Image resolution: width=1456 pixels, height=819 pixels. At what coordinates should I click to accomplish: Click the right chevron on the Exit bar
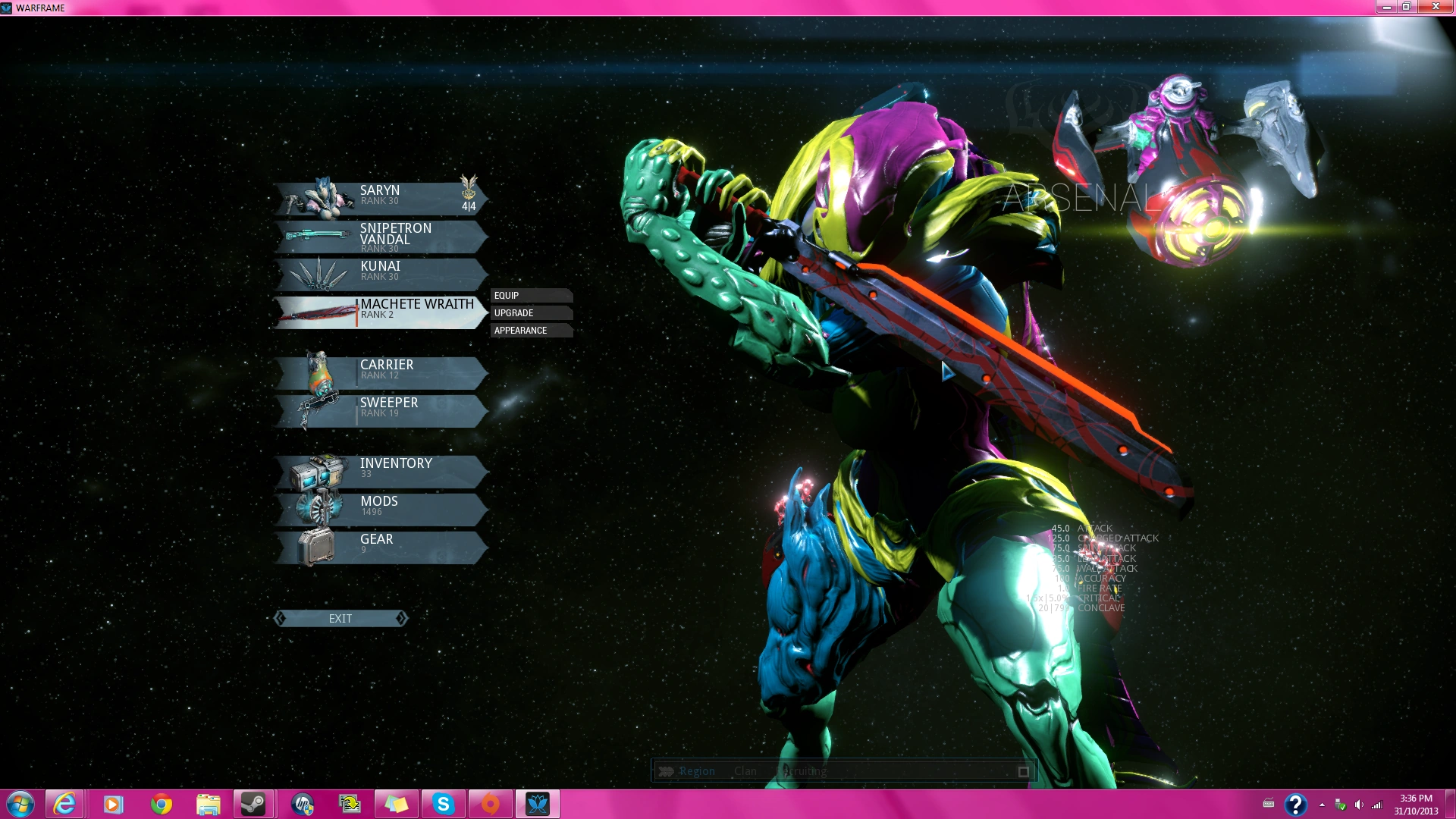[x=401, y=618]
